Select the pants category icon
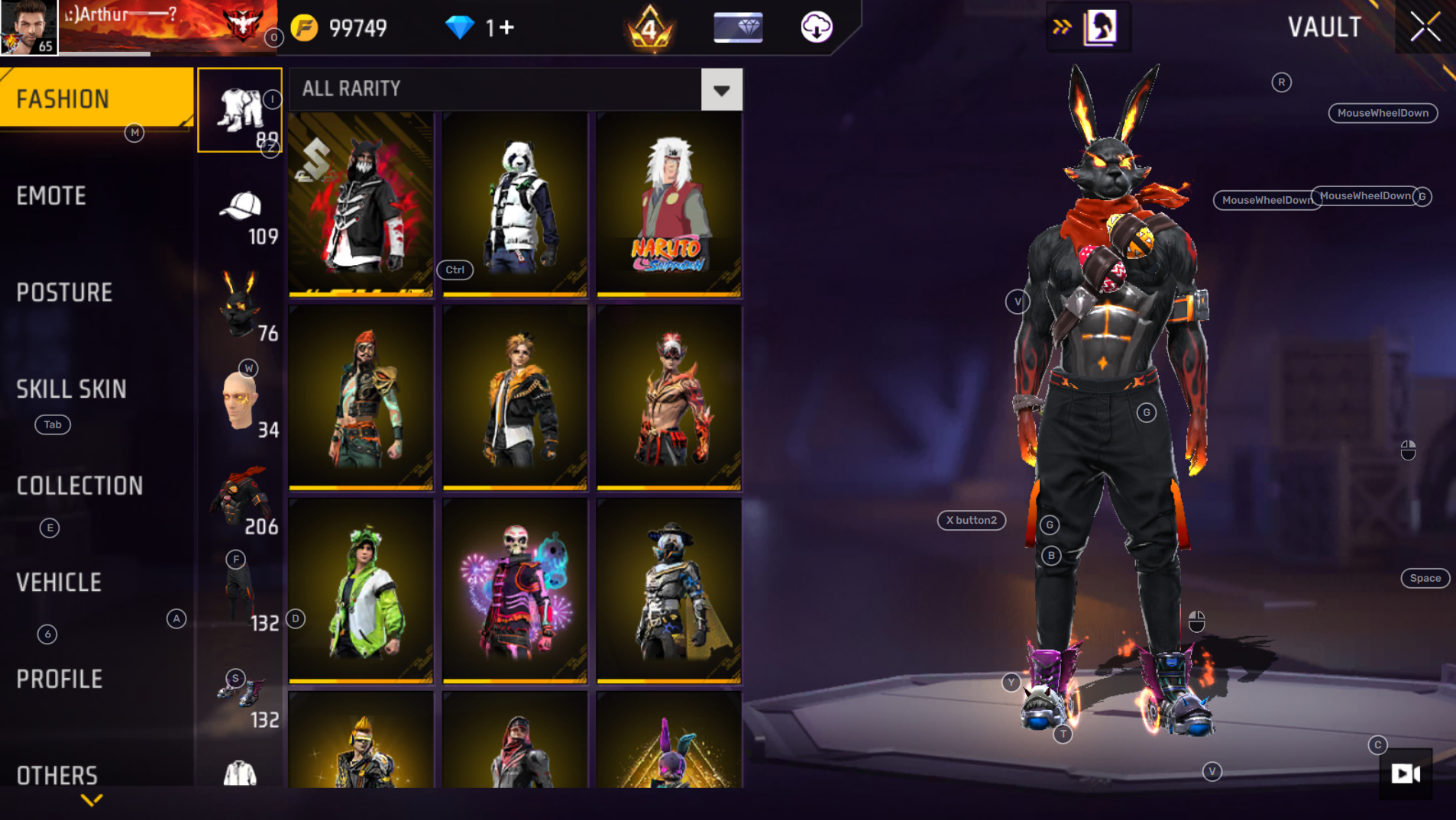 click(x=240, y=108)
